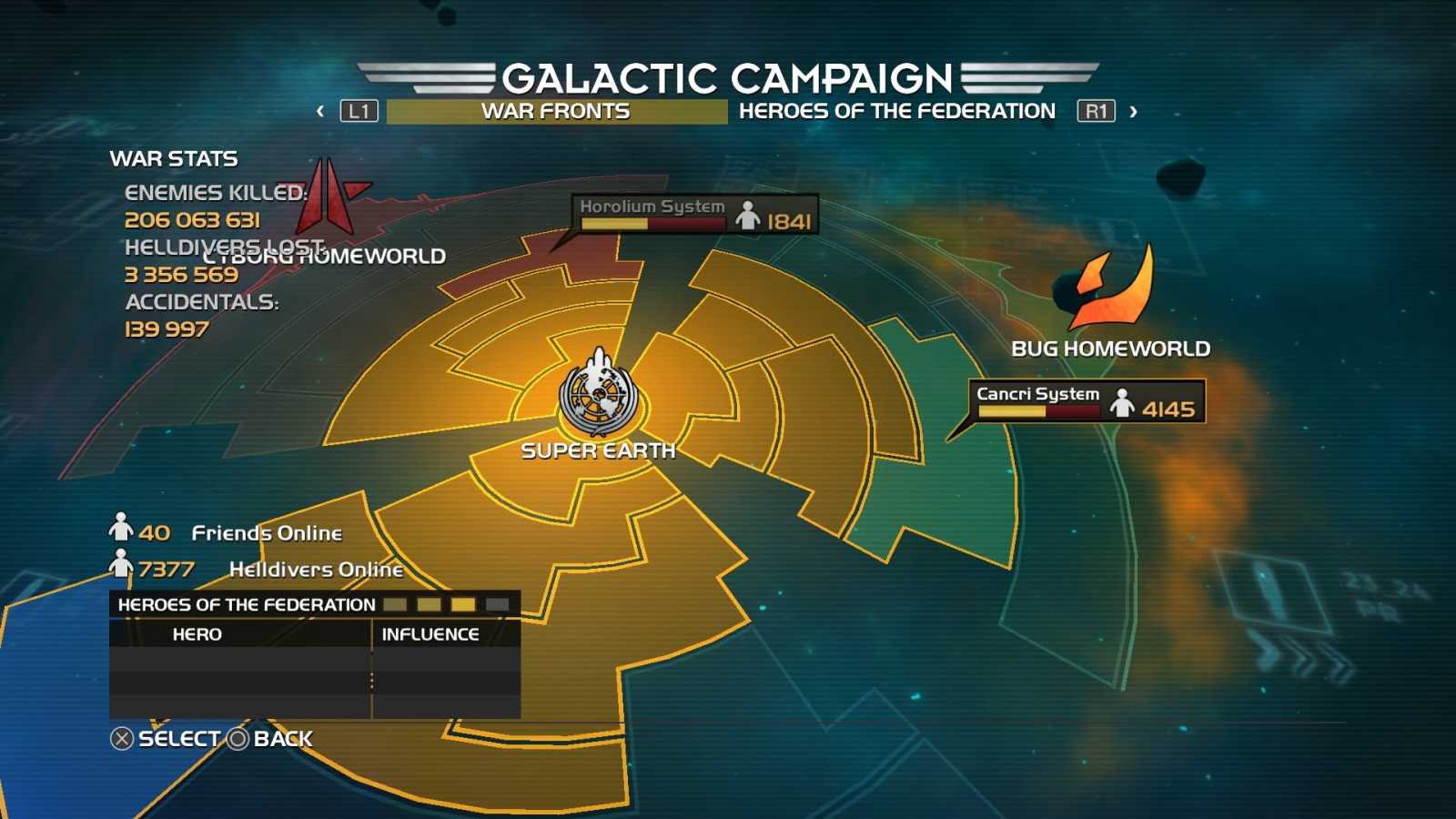Image resolution: width=1456 pixels, height=819 pixels.
Task: Open the Heroes of the Federation tab
Action: coord(896,111)
